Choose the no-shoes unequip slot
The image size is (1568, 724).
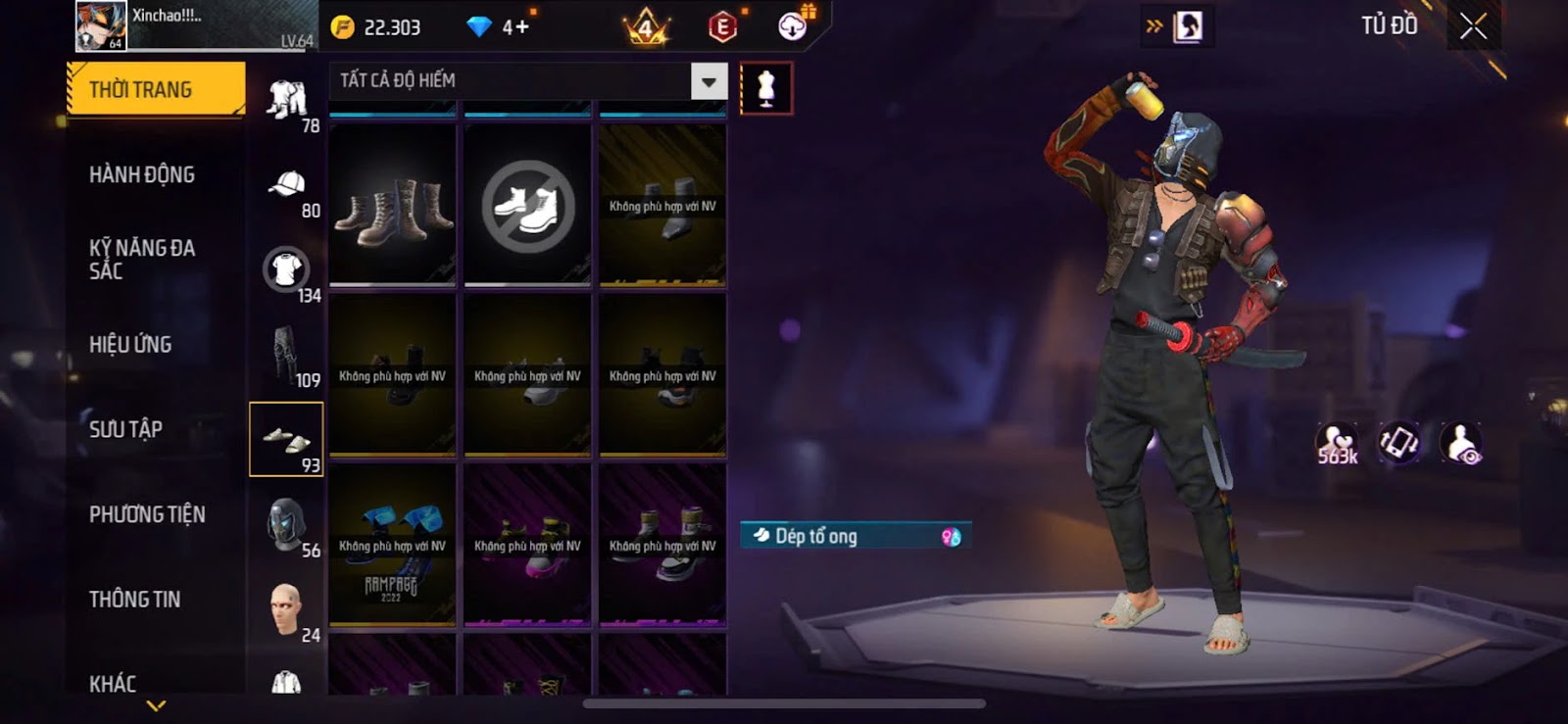pos(527,206)
